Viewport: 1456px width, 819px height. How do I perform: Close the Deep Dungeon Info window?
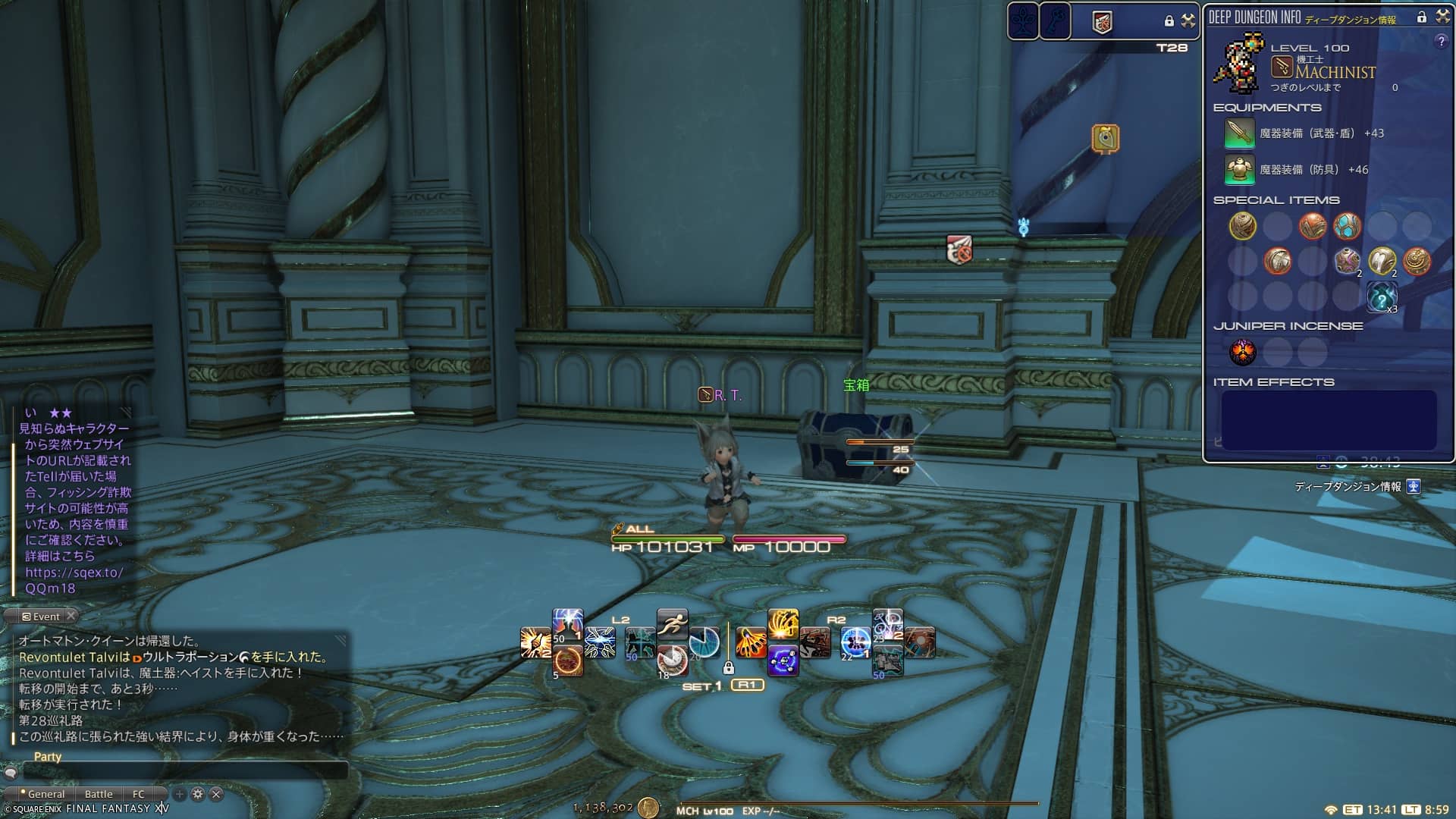(1442, 17)
